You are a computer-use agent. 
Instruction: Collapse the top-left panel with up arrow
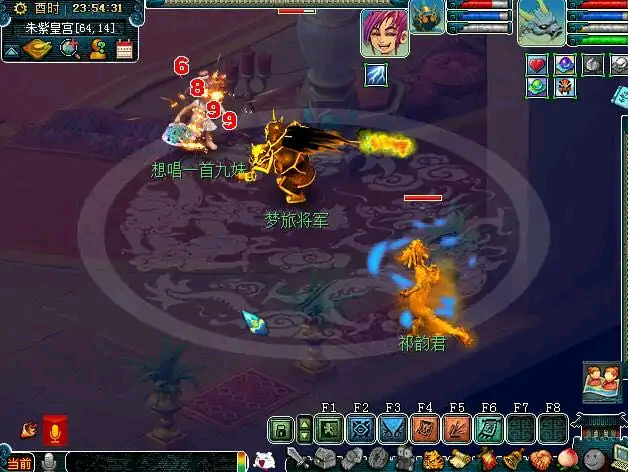coord(12,50)
